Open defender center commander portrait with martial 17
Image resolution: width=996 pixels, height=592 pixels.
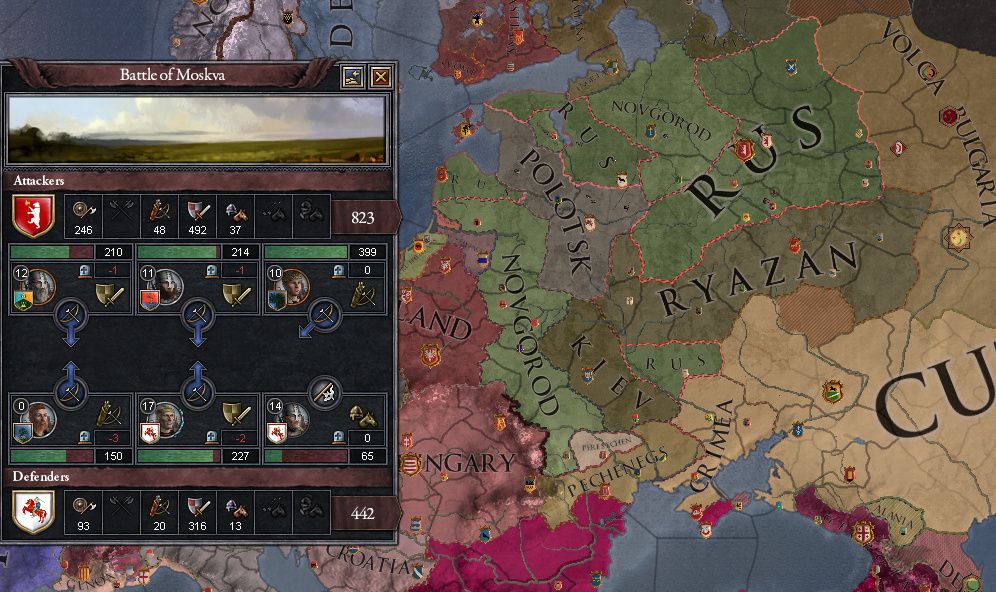coord(168,418)
